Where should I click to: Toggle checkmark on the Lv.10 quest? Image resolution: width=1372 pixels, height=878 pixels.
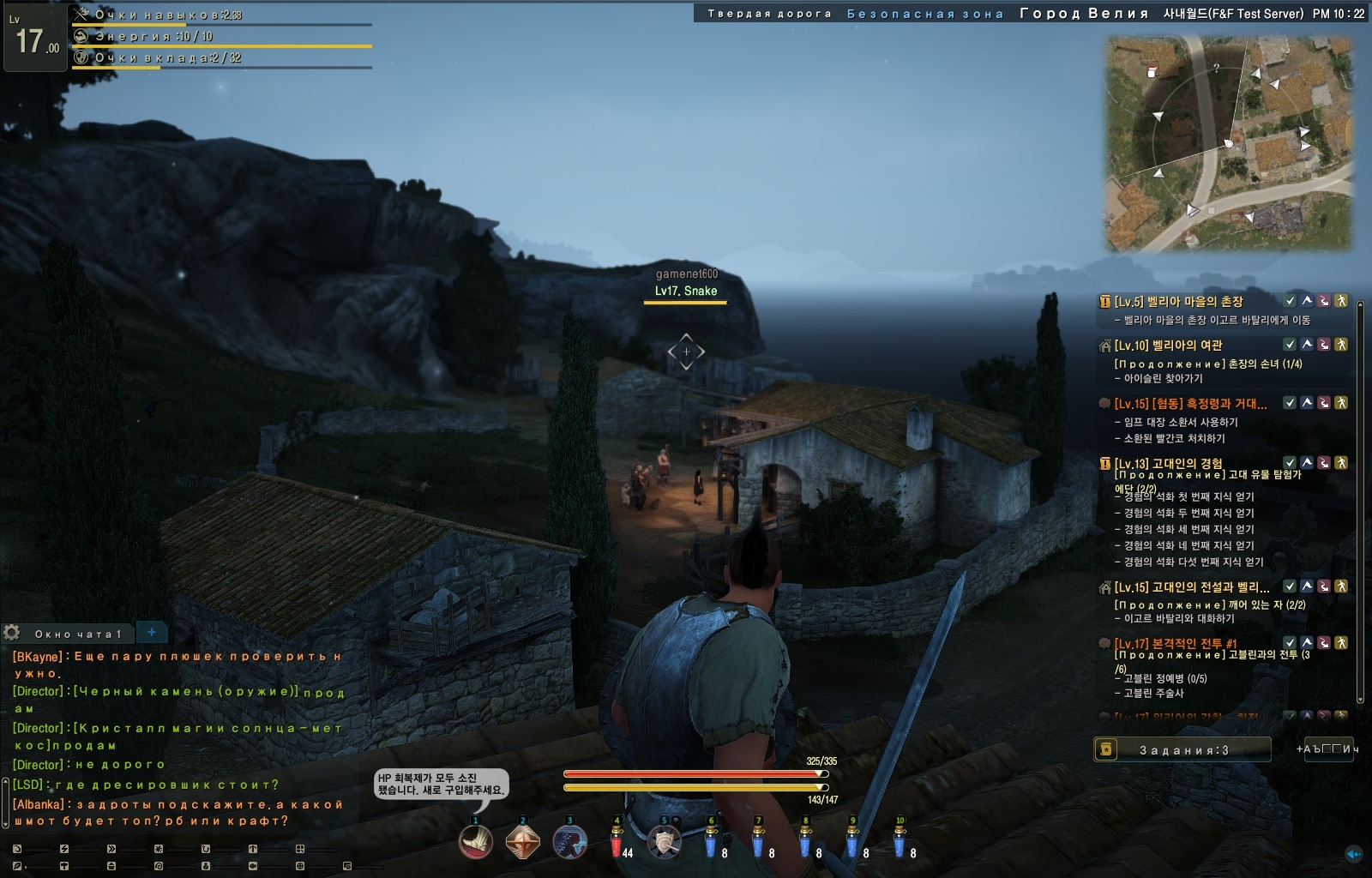pyautogui.click(x=1289, y=345)
